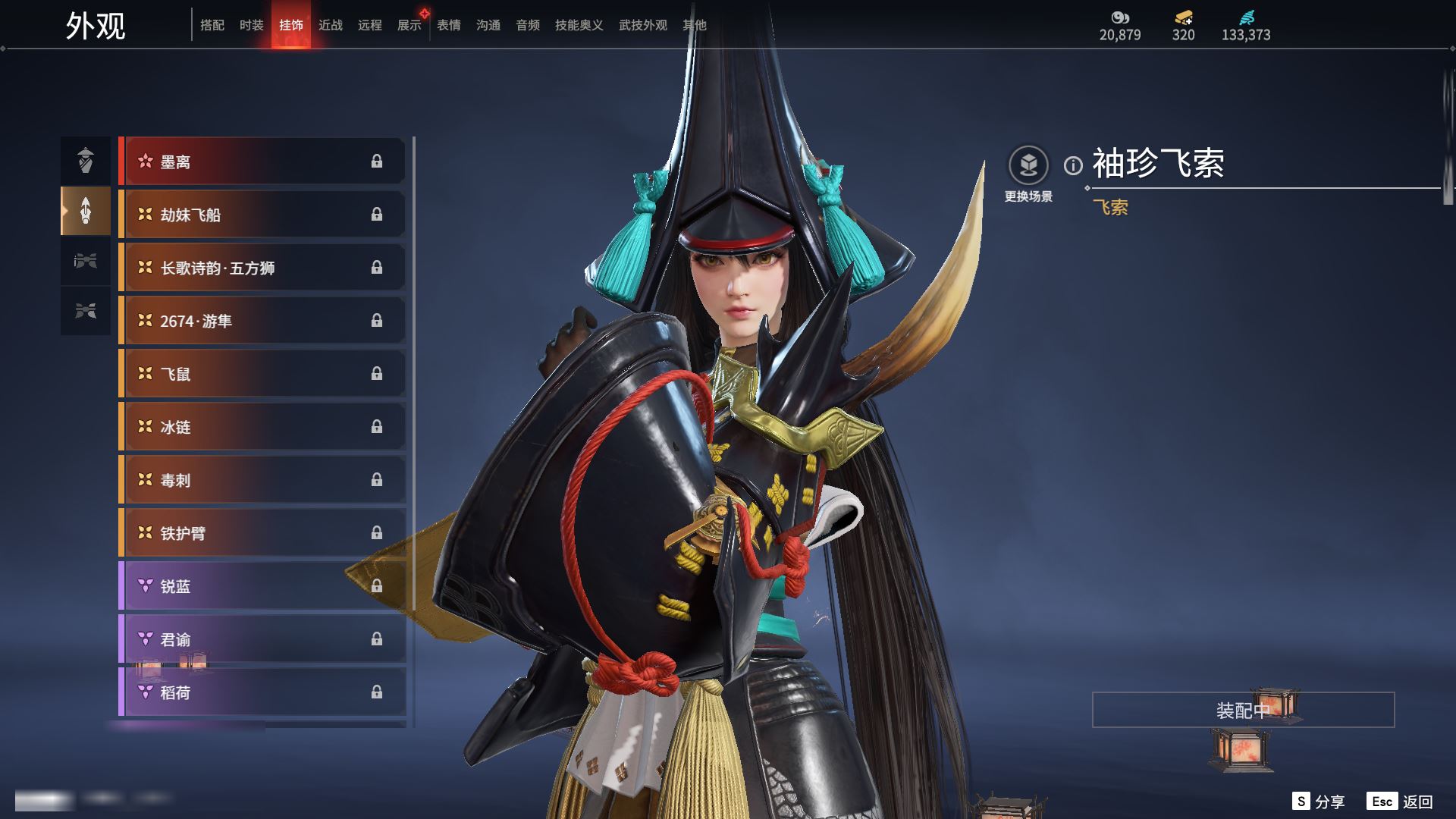This screenshot has height=819, width=1456.
Task: Select the 武技外观 tab
Action: coord(643,25)
